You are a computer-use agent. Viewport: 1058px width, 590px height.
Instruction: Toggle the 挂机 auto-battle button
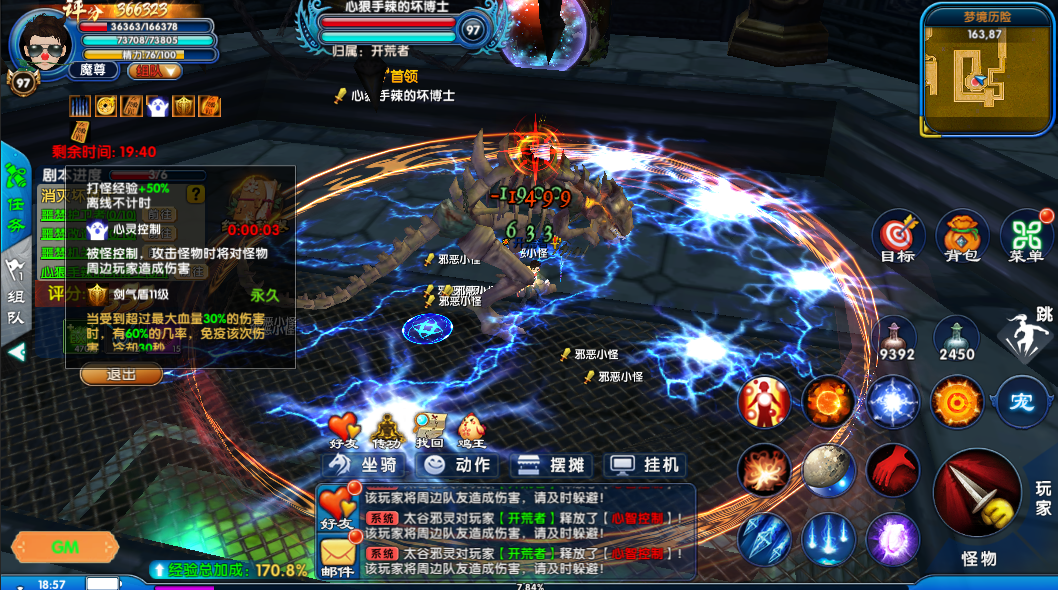coord(646,465)
